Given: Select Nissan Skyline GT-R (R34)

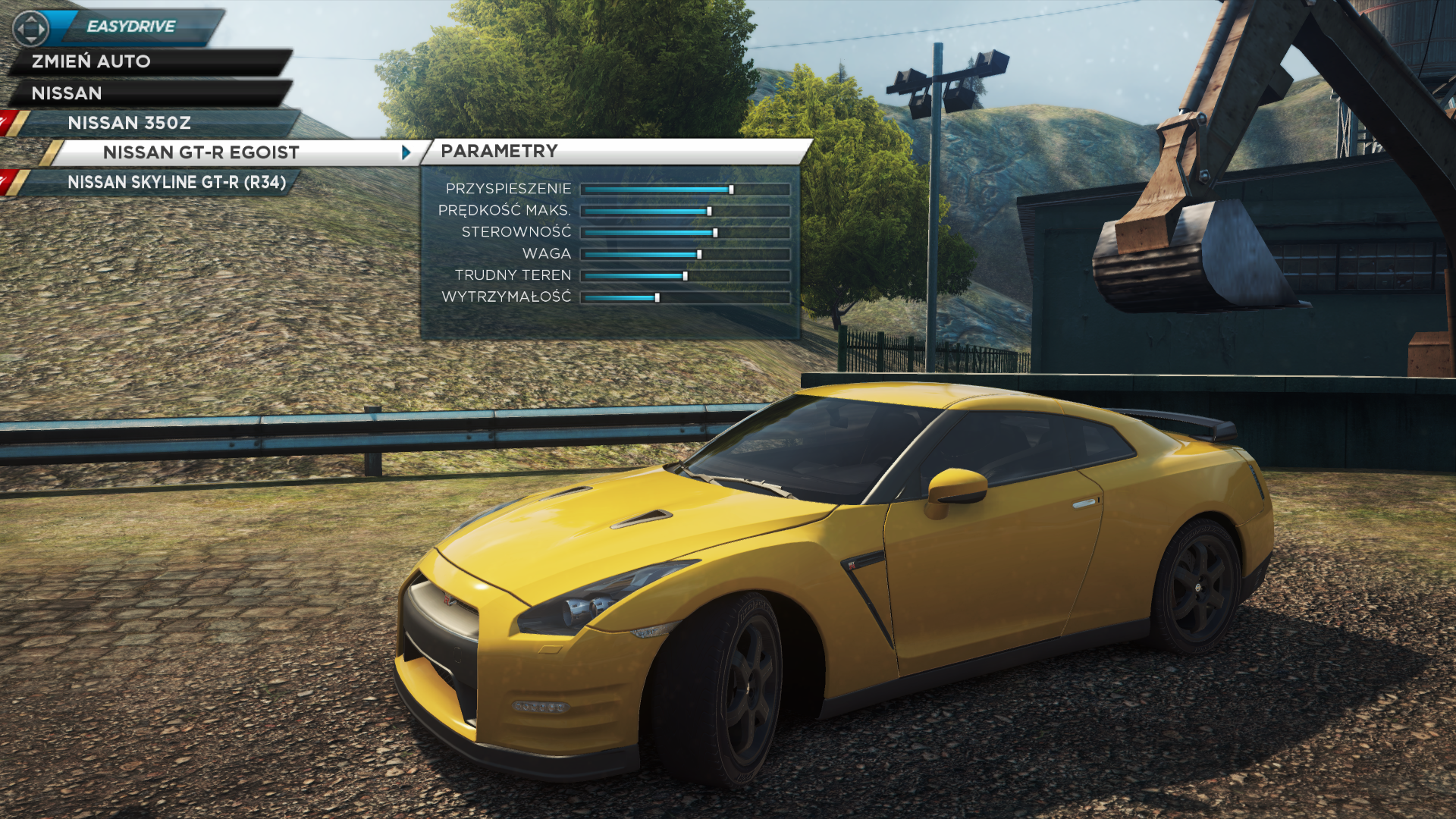Looking at the screenshot, I should pyautogui.click(x=176, y=182).
